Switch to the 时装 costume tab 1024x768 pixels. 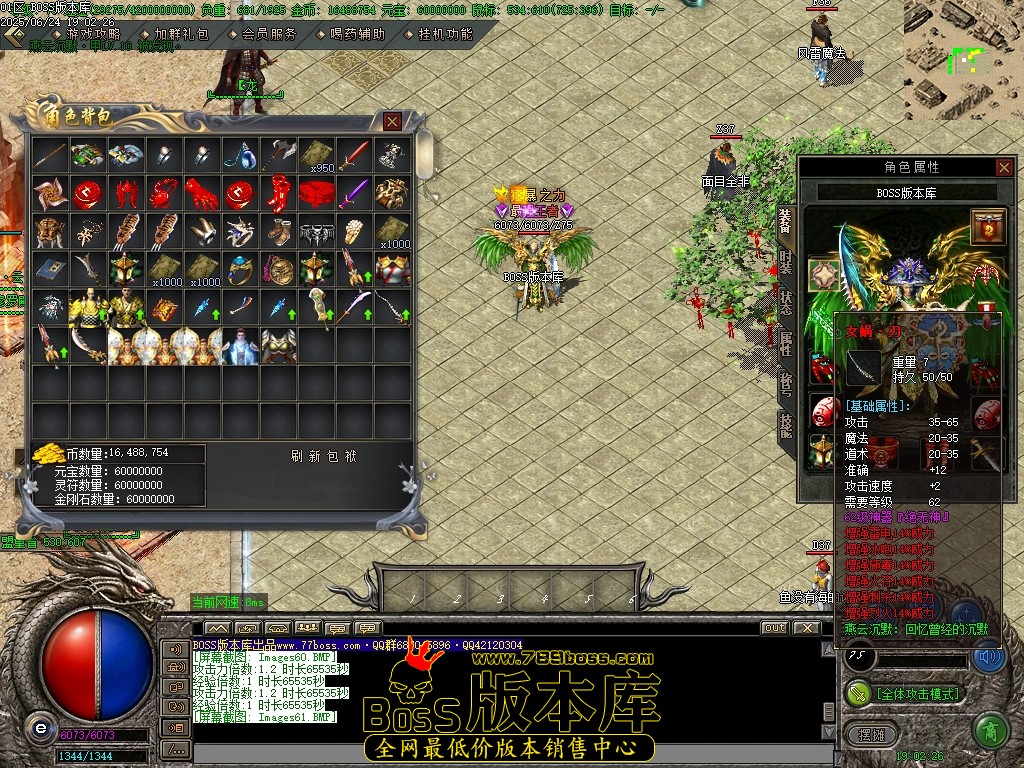click(x=787, y=261)
